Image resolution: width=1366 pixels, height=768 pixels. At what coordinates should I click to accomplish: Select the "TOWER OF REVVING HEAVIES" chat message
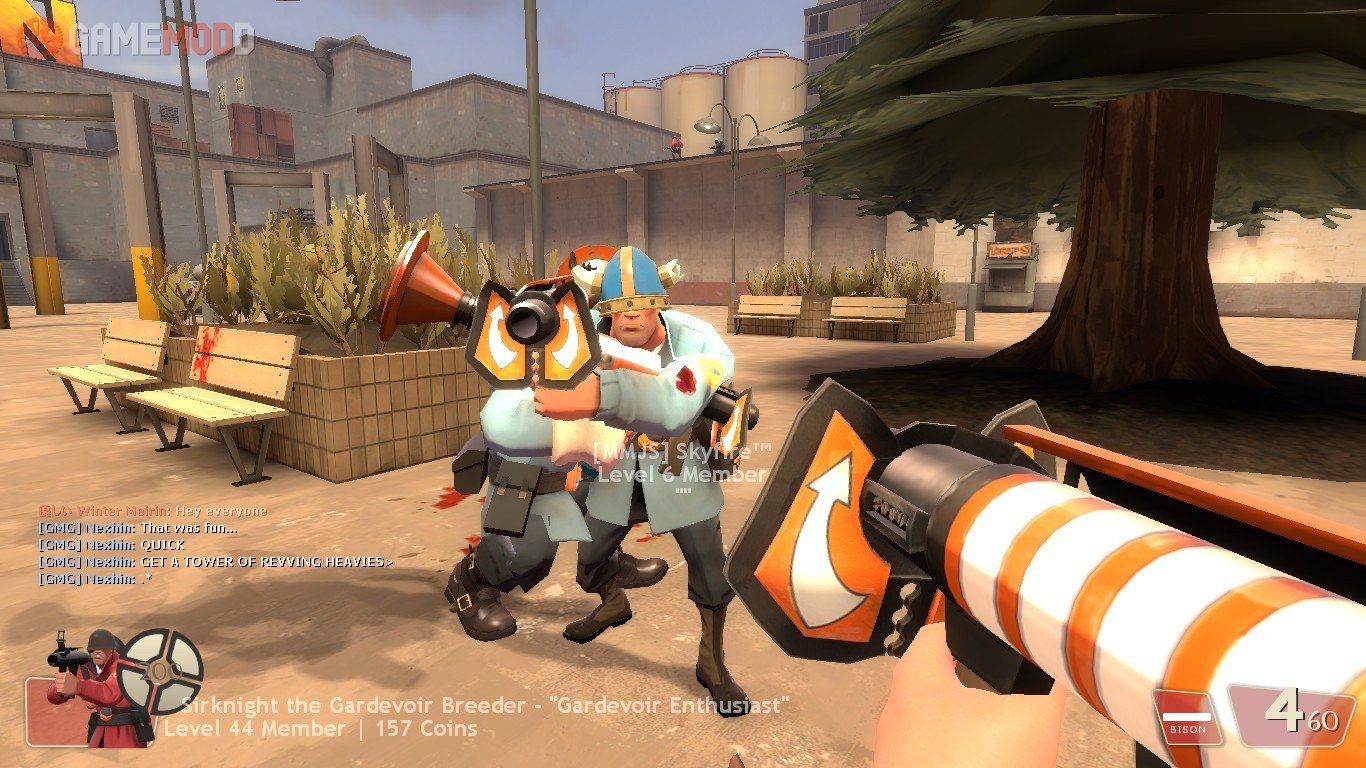point(215,562)
